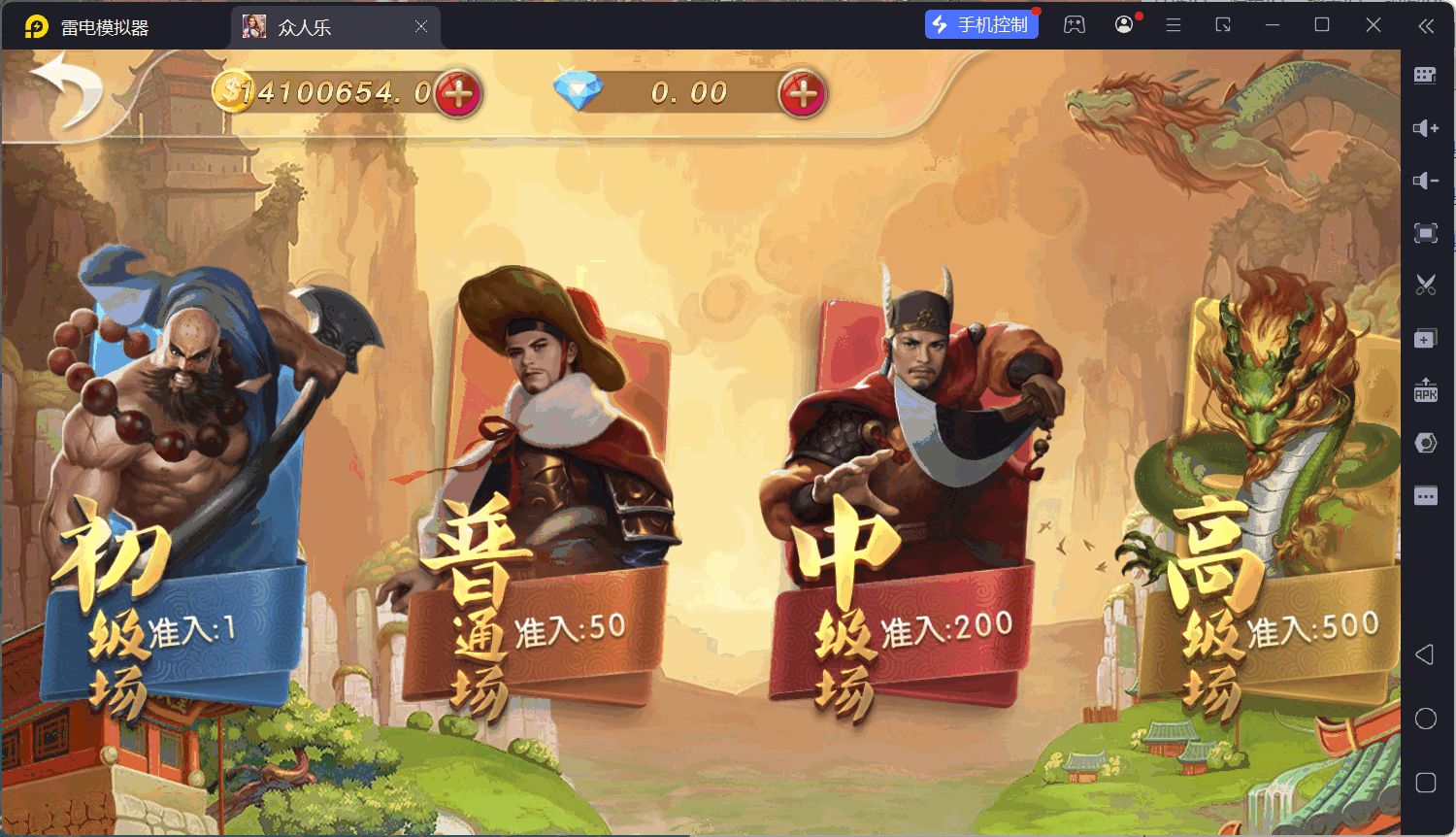Image resolution: width=1456 pixels, height=837 pixels.
Task: Increase the emulator volume
Action: 1425,127
